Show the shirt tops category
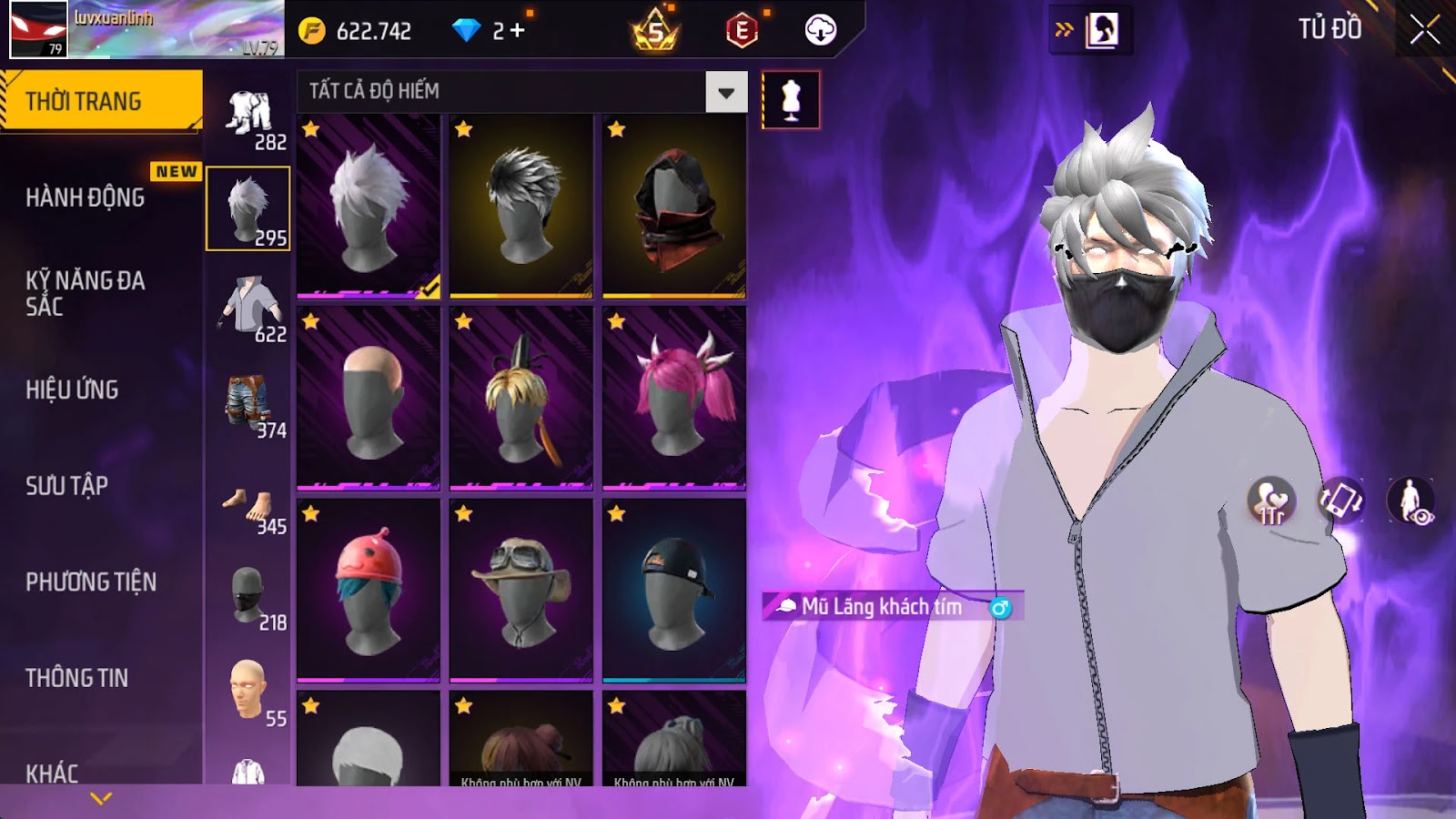Screen dimensions: 1456x819 pyautogui.click(x=248, y=307)
